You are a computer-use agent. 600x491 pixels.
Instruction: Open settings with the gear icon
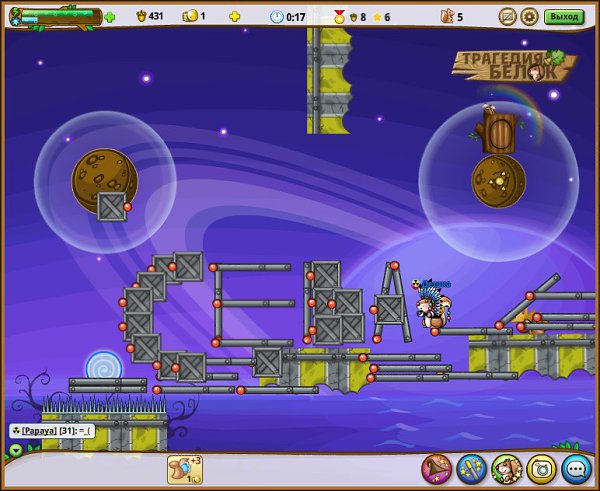point(529,16)
